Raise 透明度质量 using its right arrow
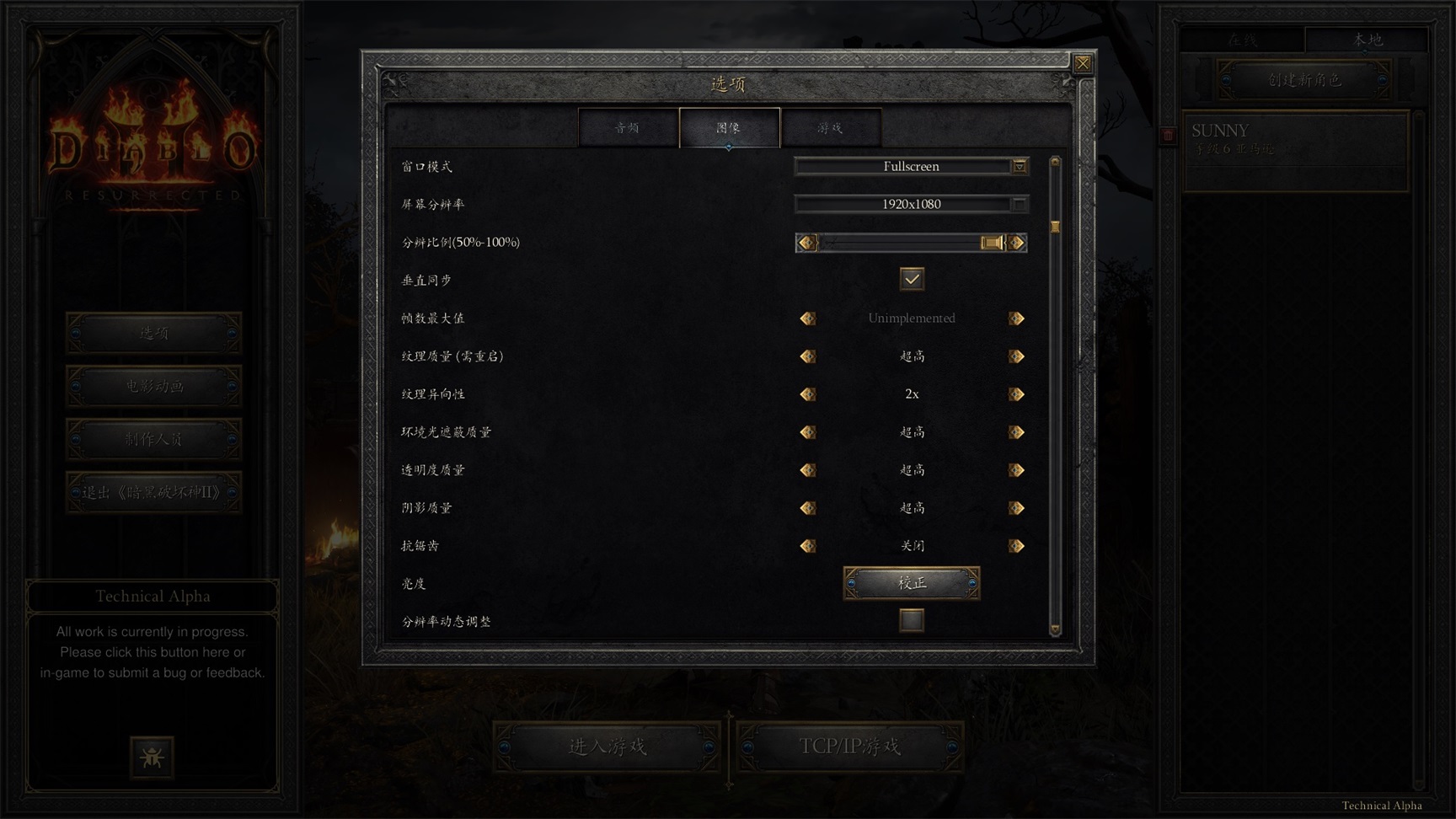Image resolution: width=1456 pixels, height=819 pixels. tap(1016, 469)
